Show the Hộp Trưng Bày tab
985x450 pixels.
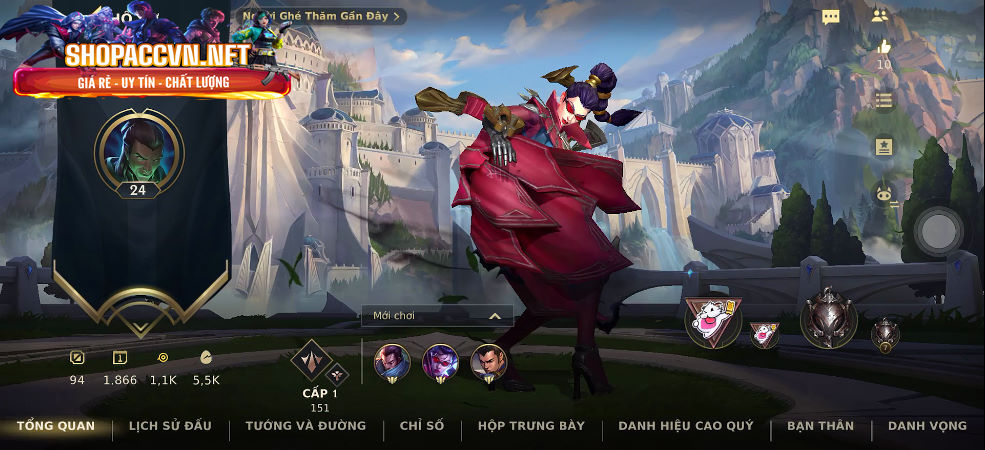[x=531, y=426]
